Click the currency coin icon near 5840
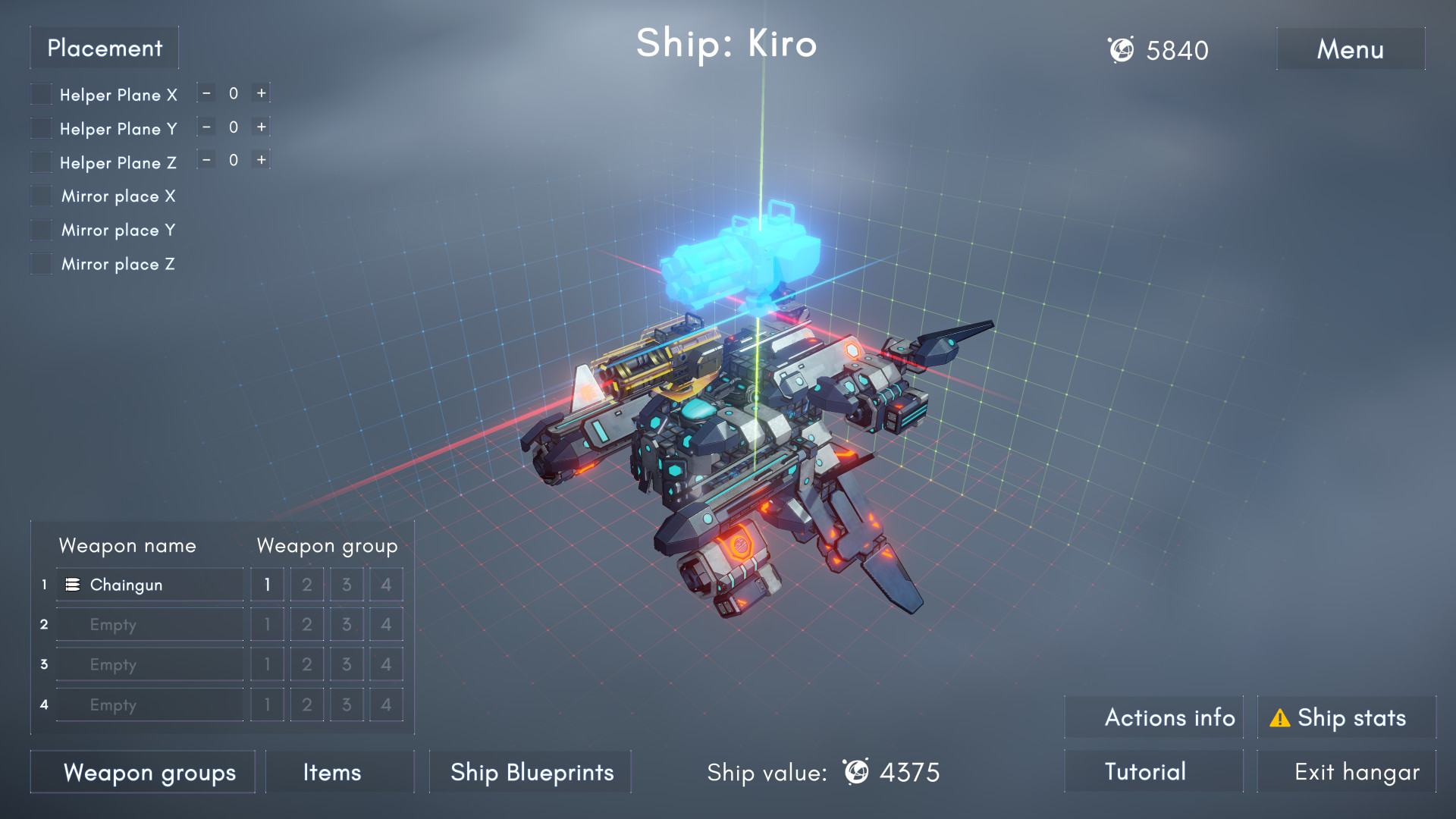Screen dimensions: 1456x819 tap(1122, 50)
